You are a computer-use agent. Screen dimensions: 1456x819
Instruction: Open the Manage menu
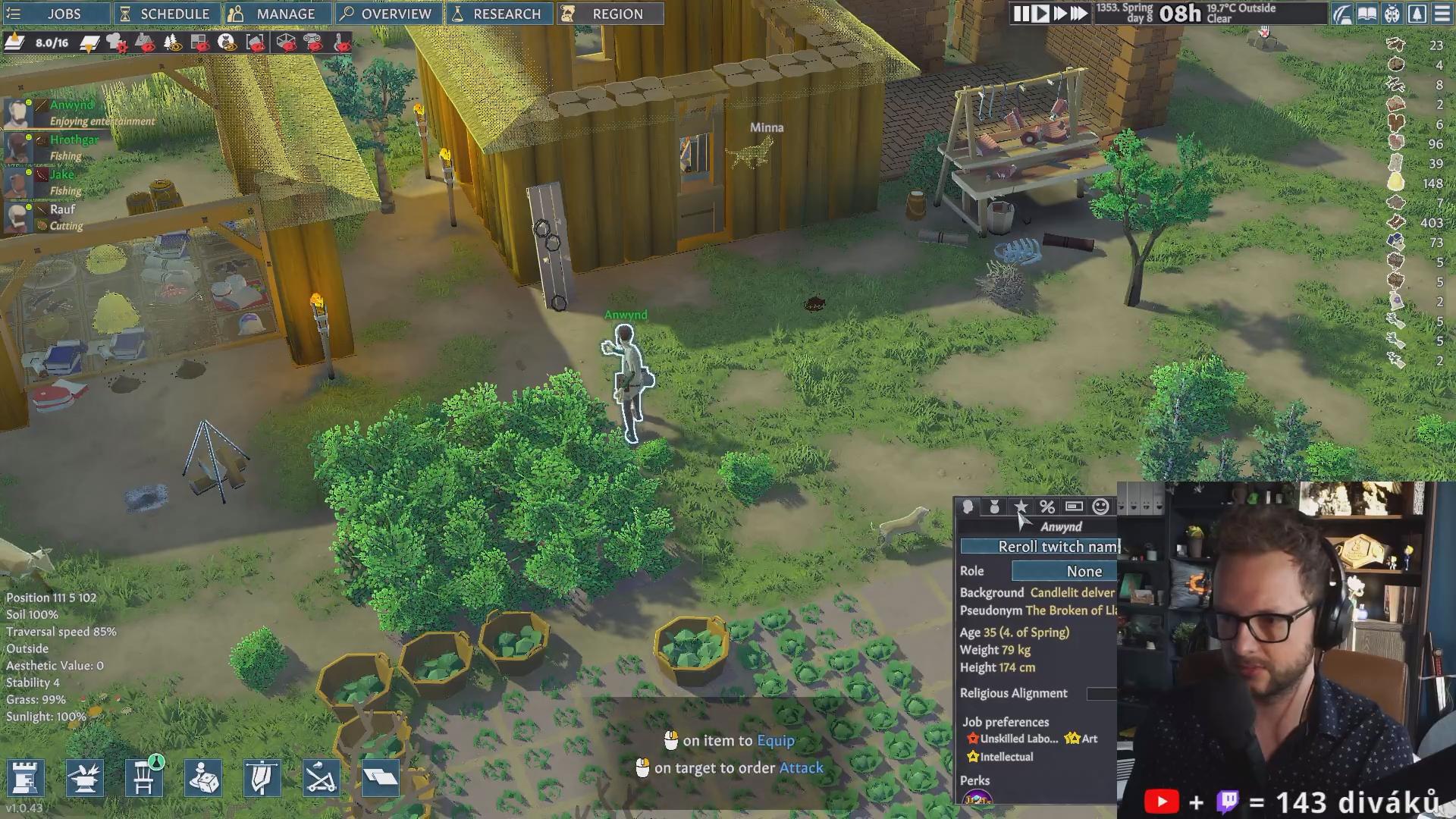pos(277,14)
